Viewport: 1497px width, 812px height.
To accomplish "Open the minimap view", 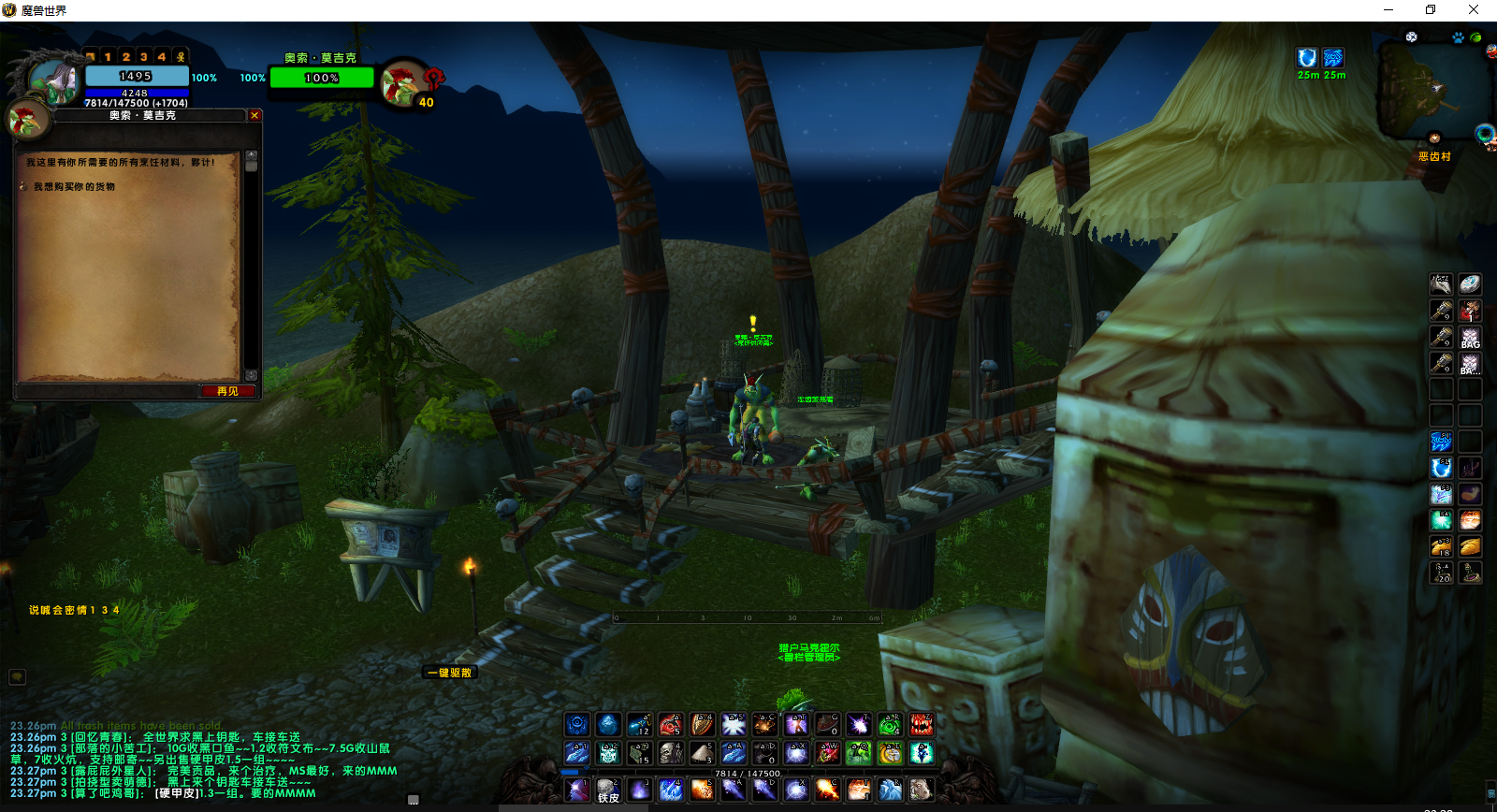I will click(1432, 89).
